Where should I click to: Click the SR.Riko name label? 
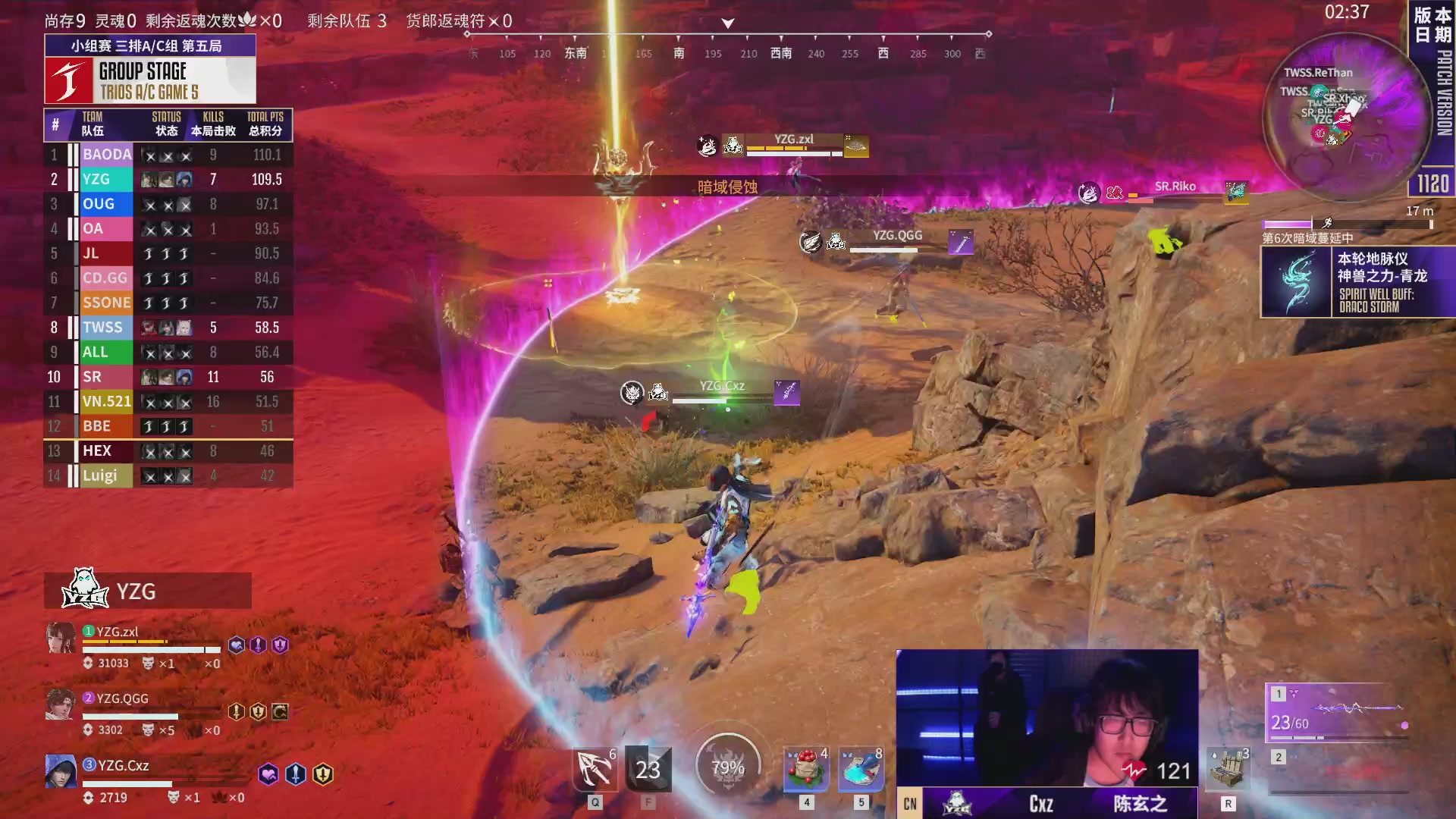pos(1174,185)
